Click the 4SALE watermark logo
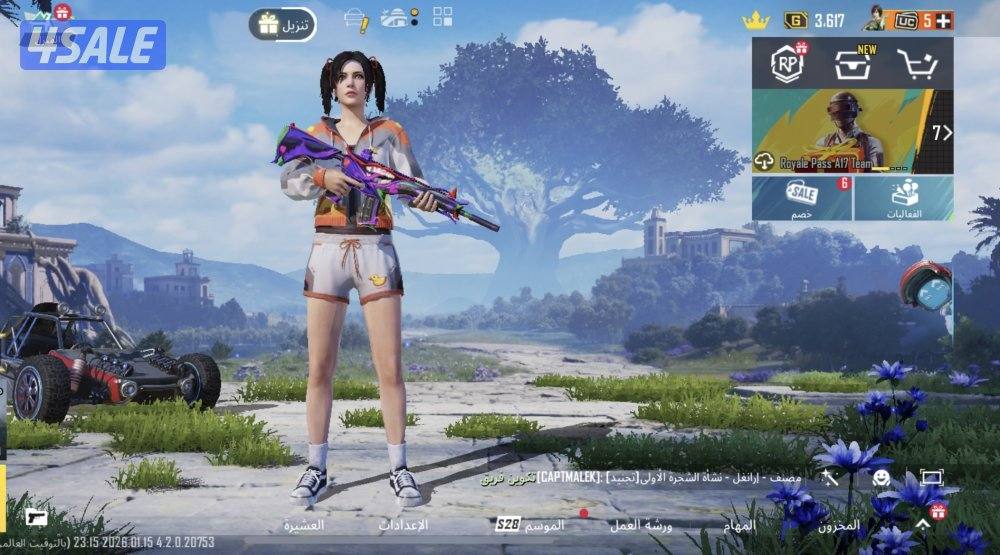1000x555 pixels. pos(93,45)
